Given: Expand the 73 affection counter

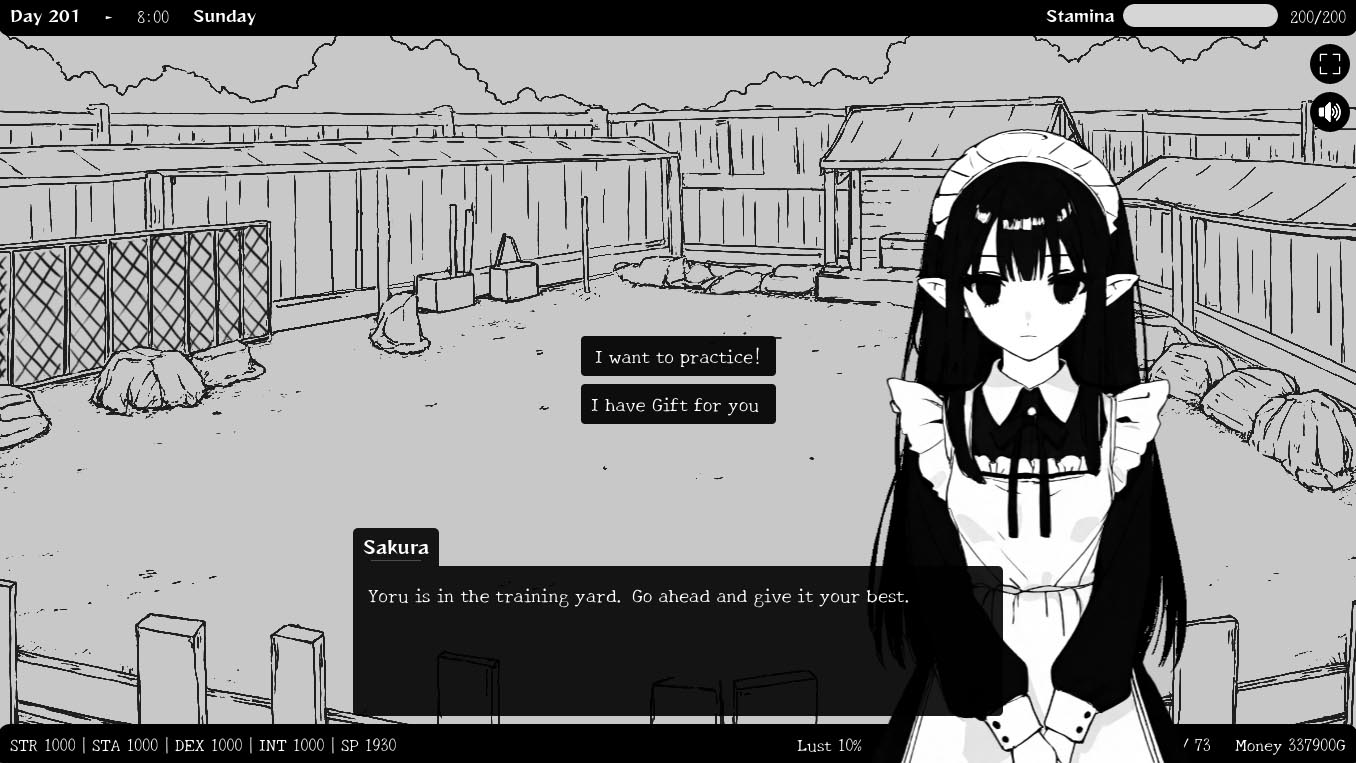Looking at the screenshot, I should 1198,745.
